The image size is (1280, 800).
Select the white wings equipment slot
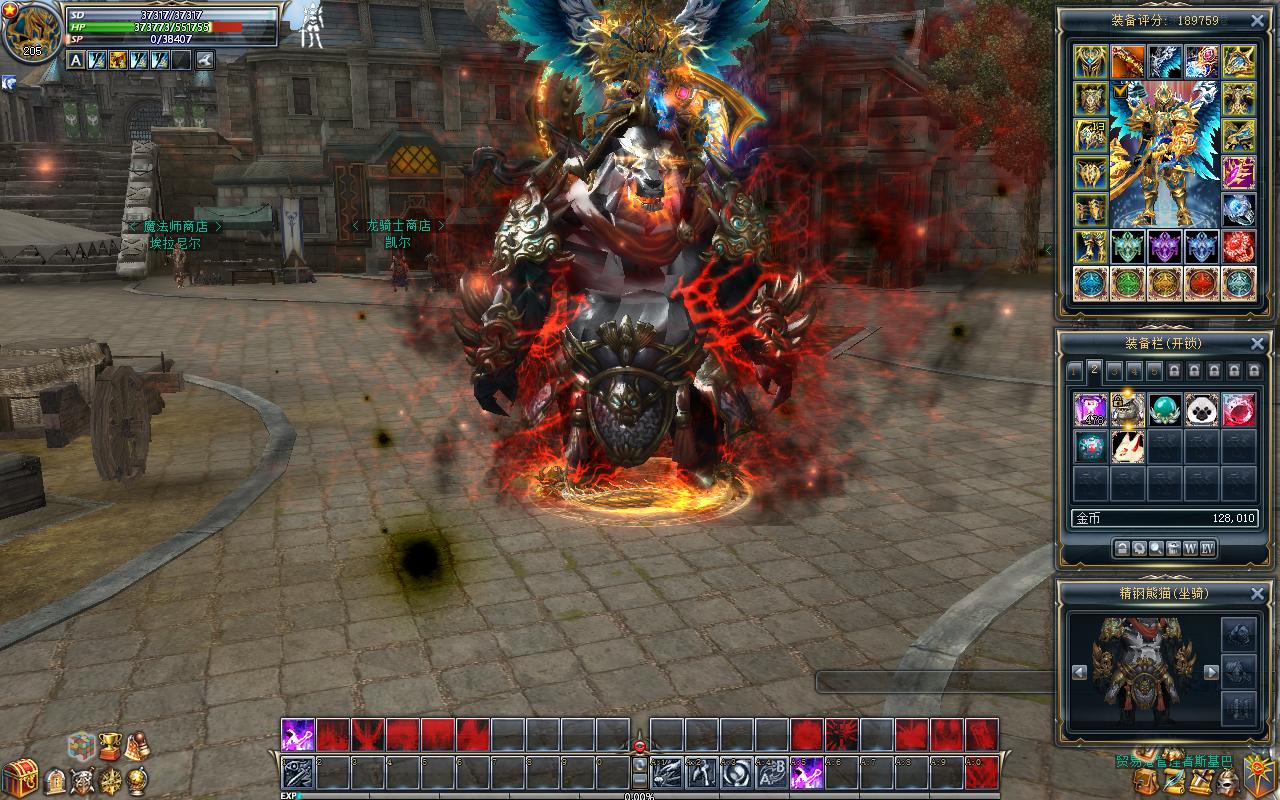click(x=1165, y=61)
